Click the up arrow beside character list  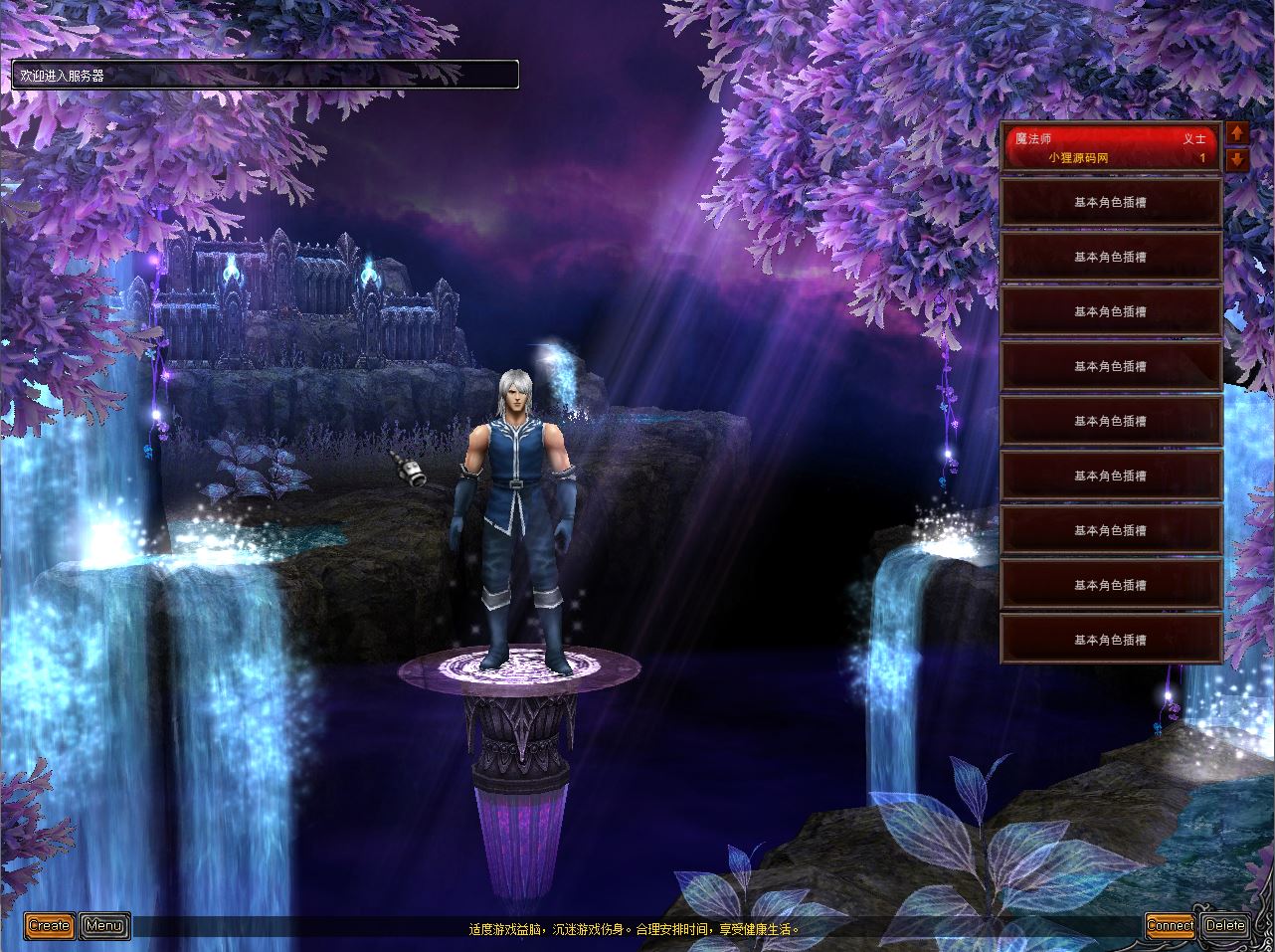1237,133
